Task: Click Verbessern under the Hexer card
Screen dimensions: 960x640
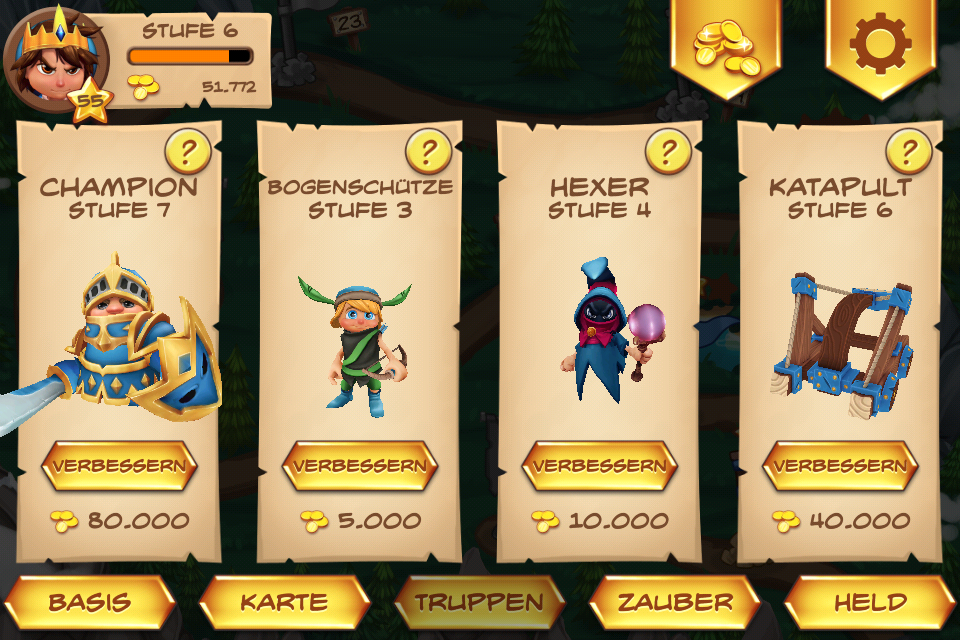Action: coord(599,466)
